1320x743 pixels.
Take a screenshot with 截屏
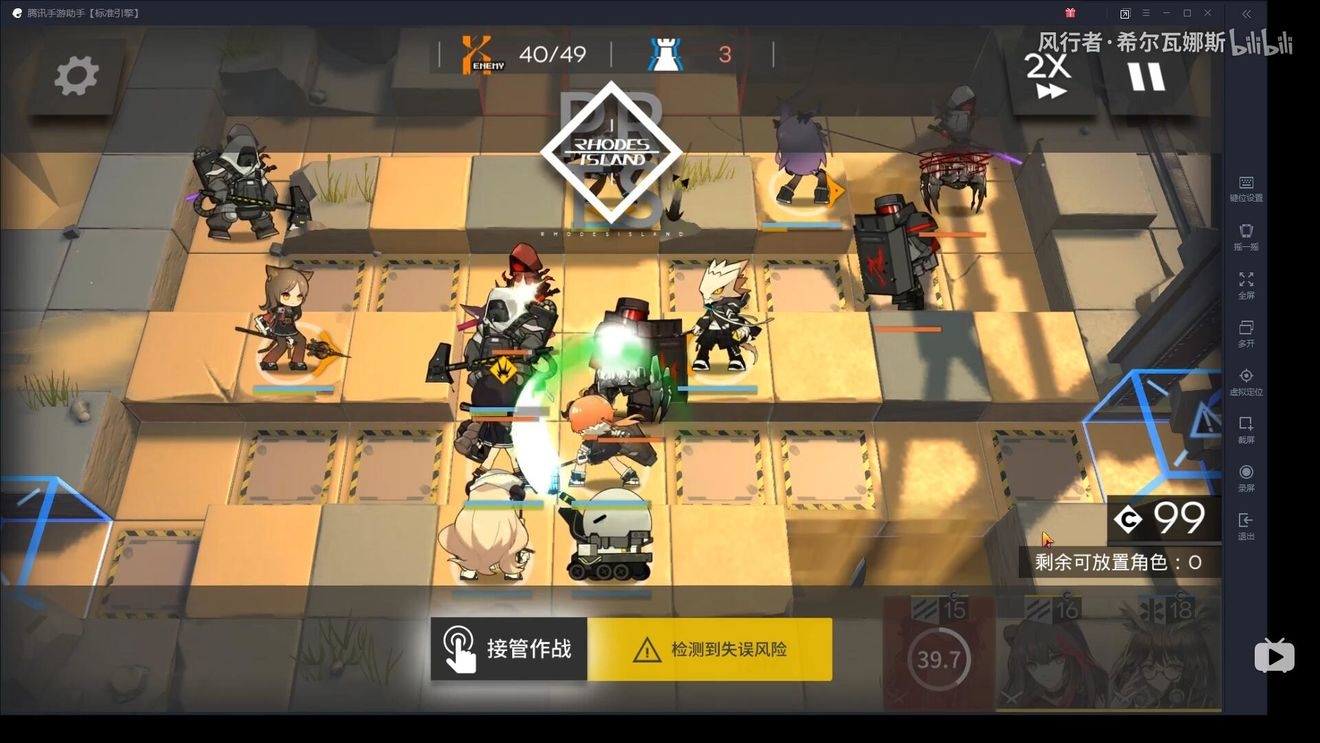[x=1246, y=430]
